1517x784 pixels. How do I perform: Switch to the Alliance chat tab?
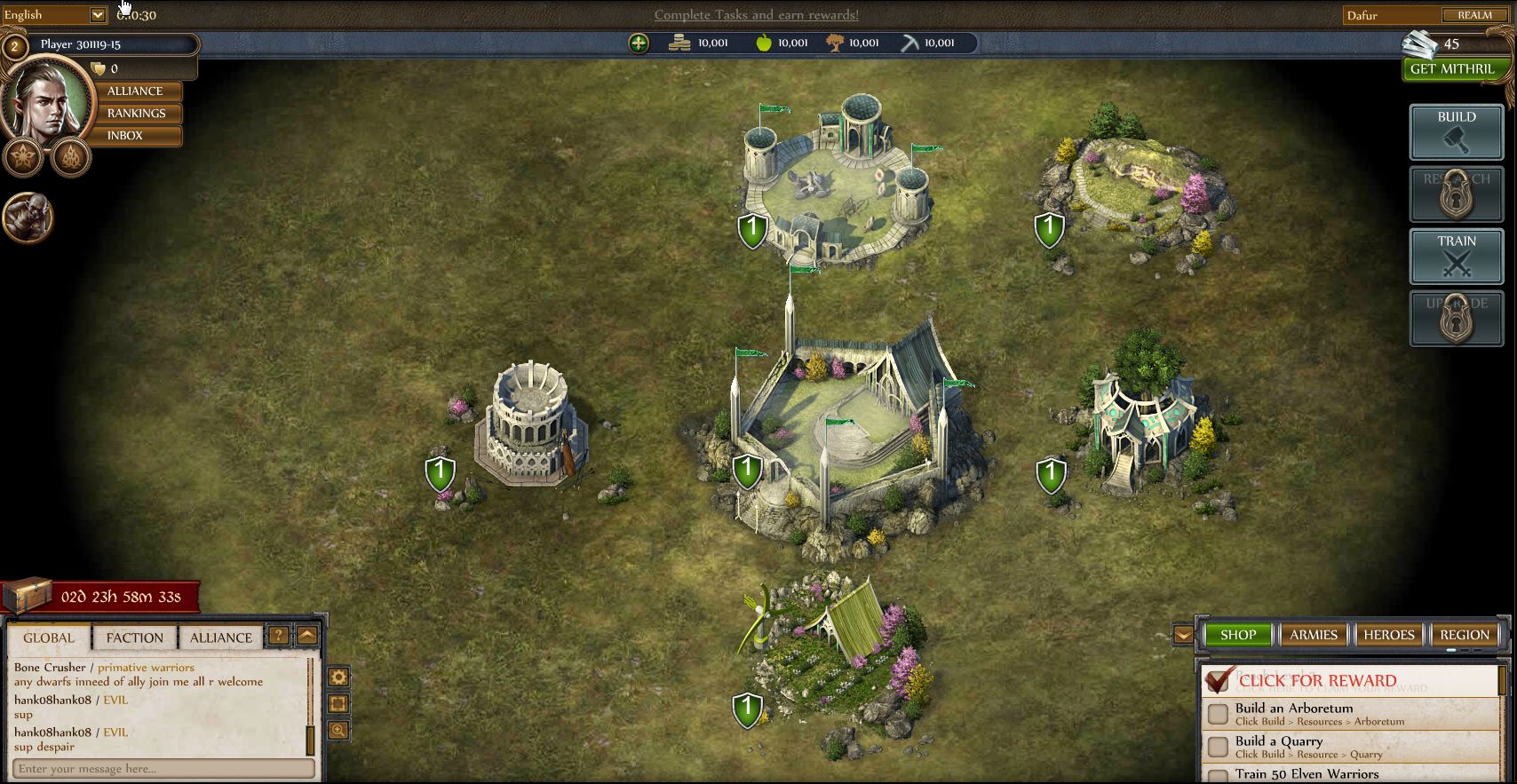pos(221,637)
